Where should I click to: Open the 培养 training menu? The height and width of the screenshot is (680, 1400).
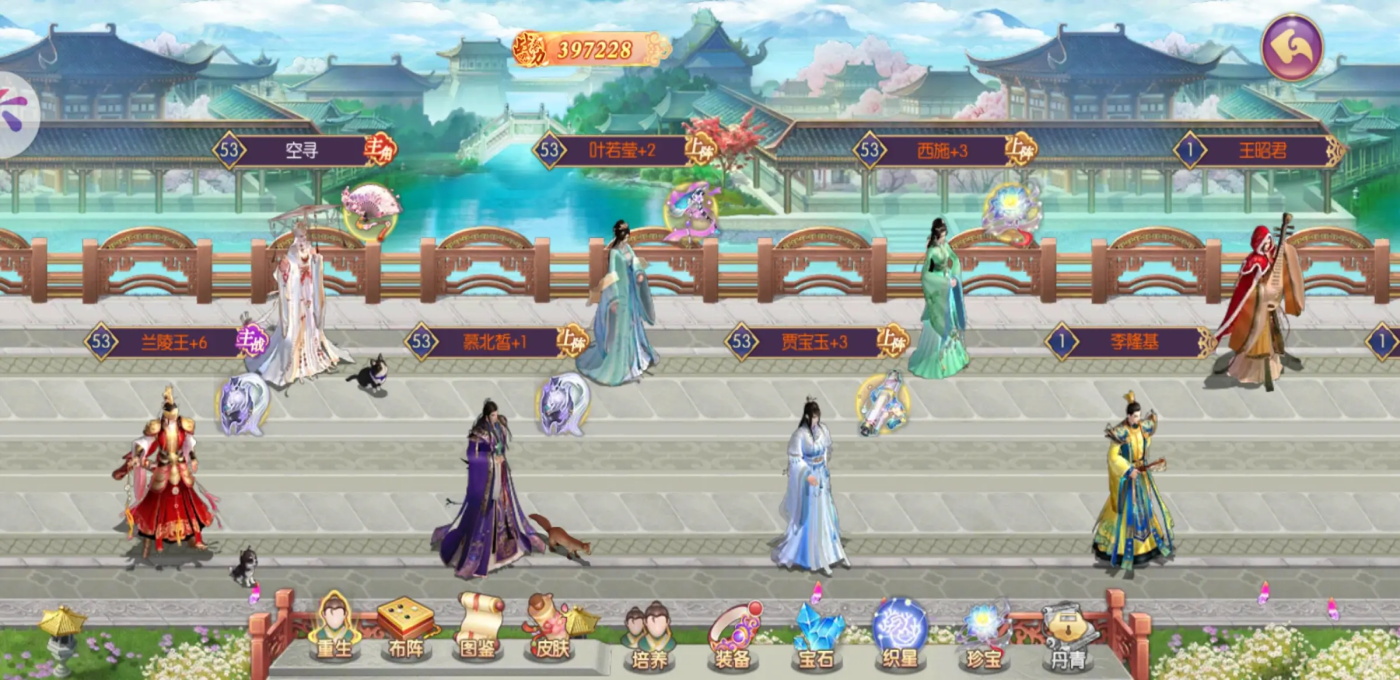tap(648, 634)
